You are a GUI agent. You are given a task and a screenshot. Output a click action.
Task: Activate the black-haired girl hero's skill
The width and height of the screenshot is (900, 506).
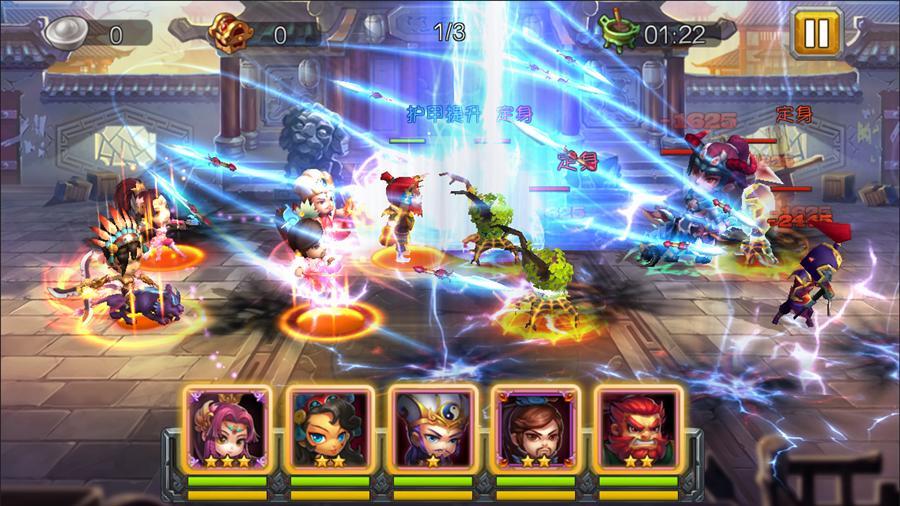click(x=330, y=430)
